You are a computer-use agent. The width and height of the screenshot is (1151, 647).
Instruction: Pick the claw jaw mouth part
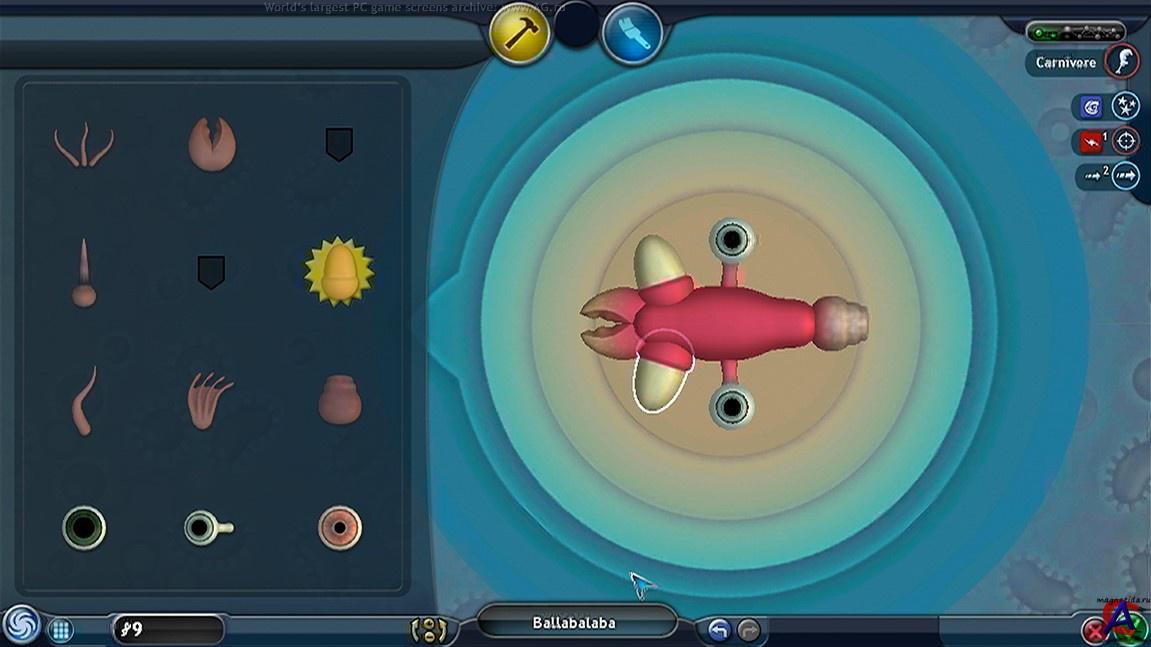(212, 144)
